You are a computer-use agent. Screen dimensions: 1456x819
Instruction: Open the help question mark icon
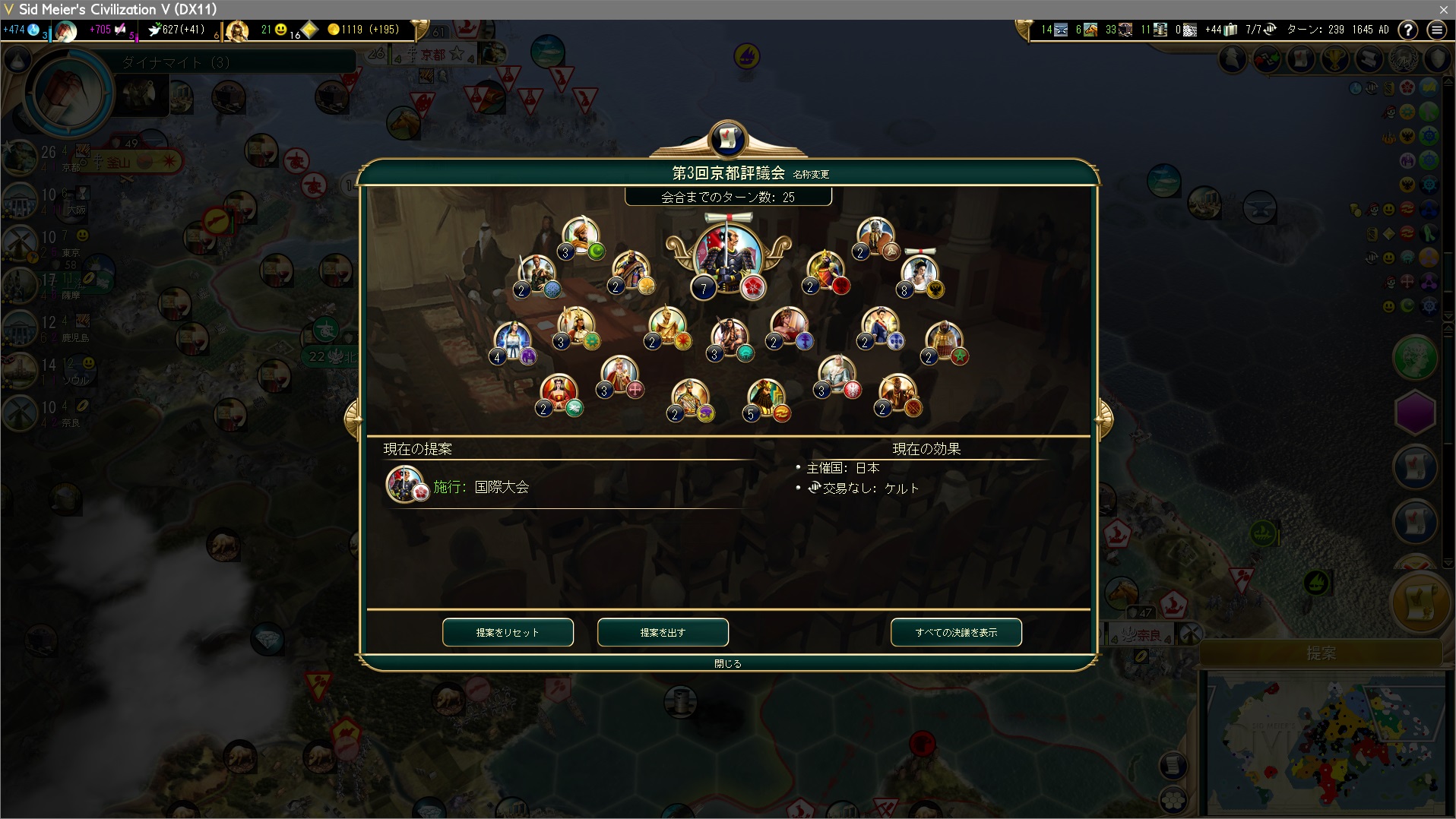tap(1408, 30)
